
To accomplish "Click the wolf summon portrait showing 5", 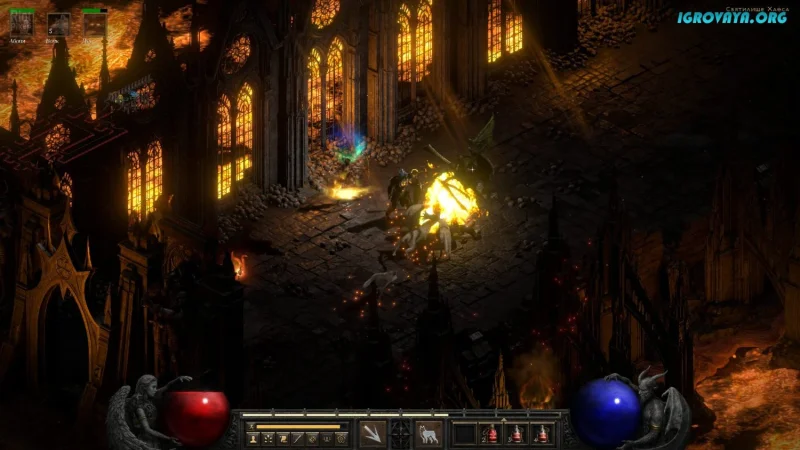I will pos(58,24).
